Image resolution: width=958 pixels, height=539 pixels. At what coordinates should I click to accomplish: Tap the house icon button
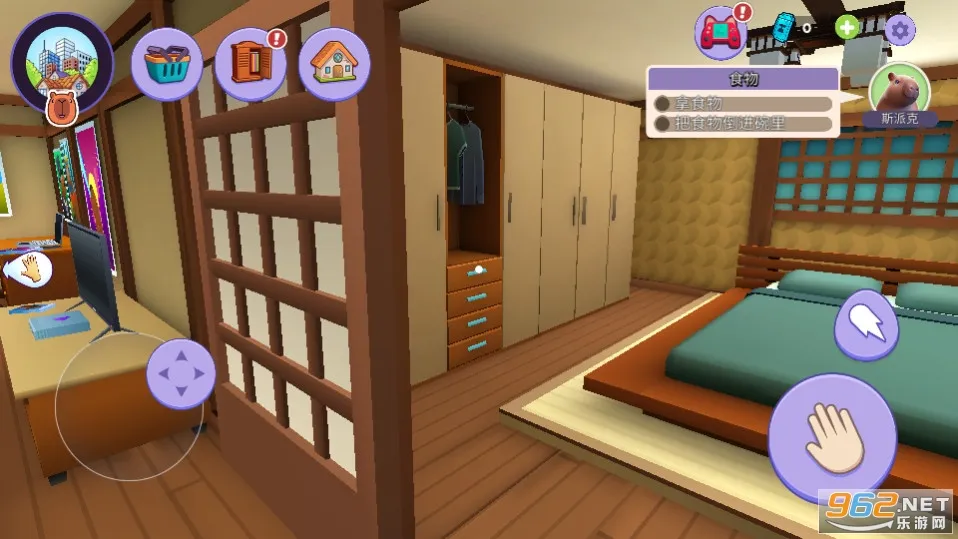(x=334, y=63)
